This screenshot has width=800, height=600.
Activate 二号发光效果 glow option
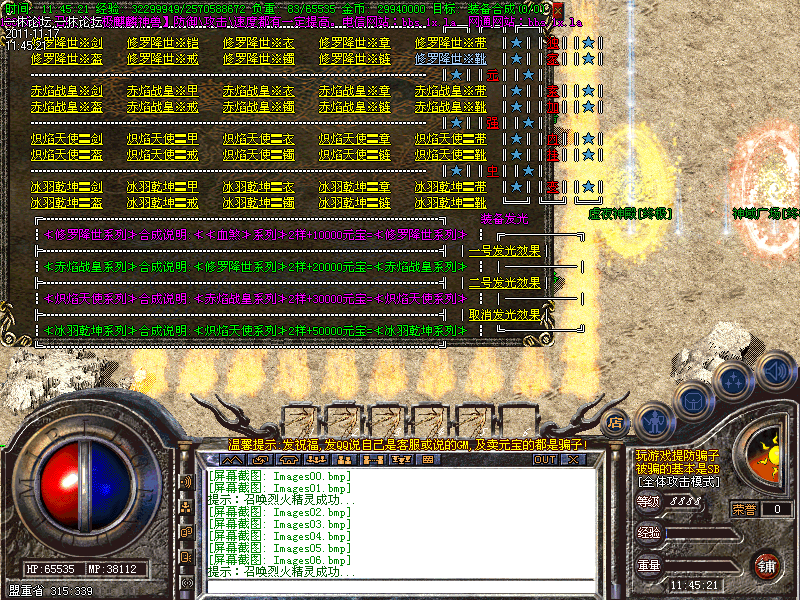505,282
